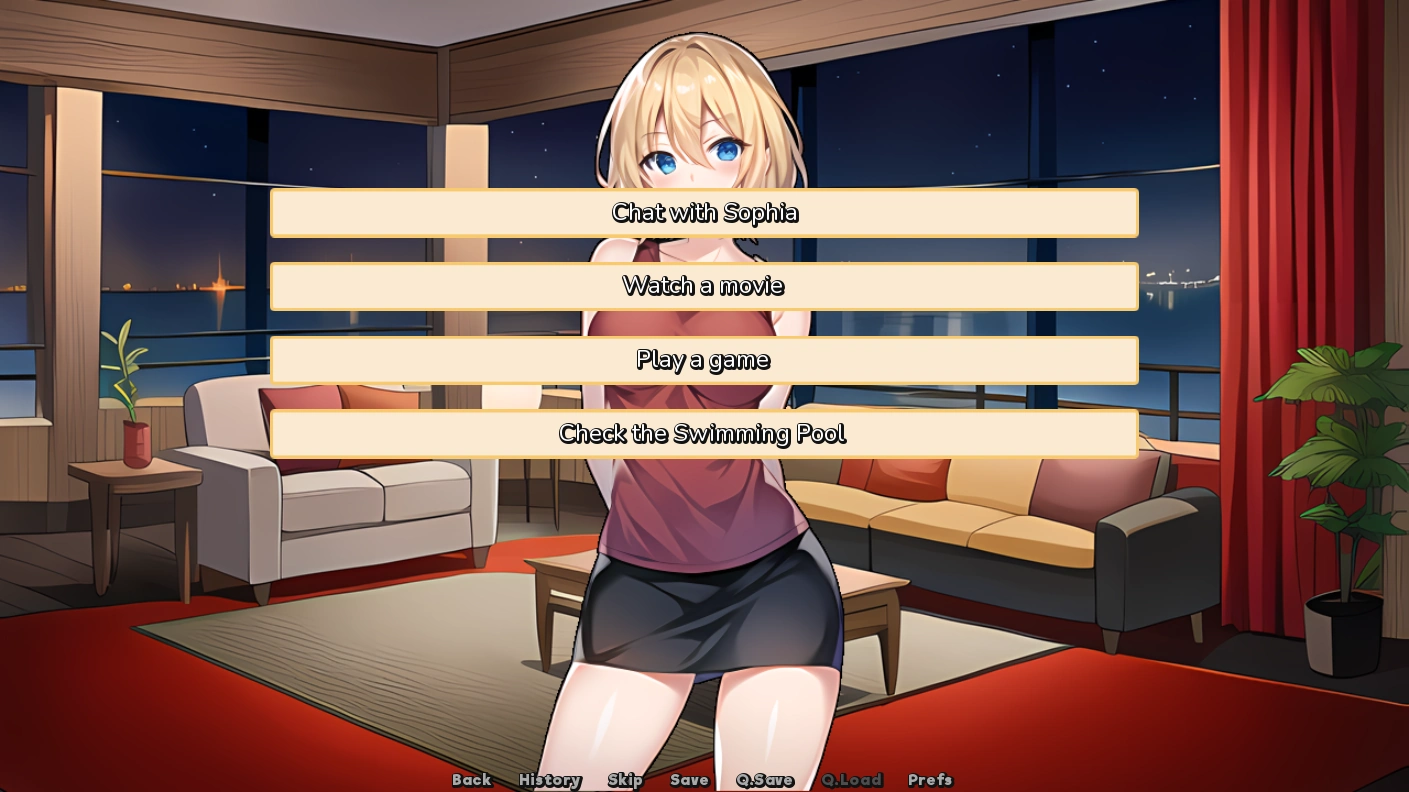Go Back in the quick menu
The width and height of the screenshot is (1409, 792).
pyautogui.click(x=471, y=780)
